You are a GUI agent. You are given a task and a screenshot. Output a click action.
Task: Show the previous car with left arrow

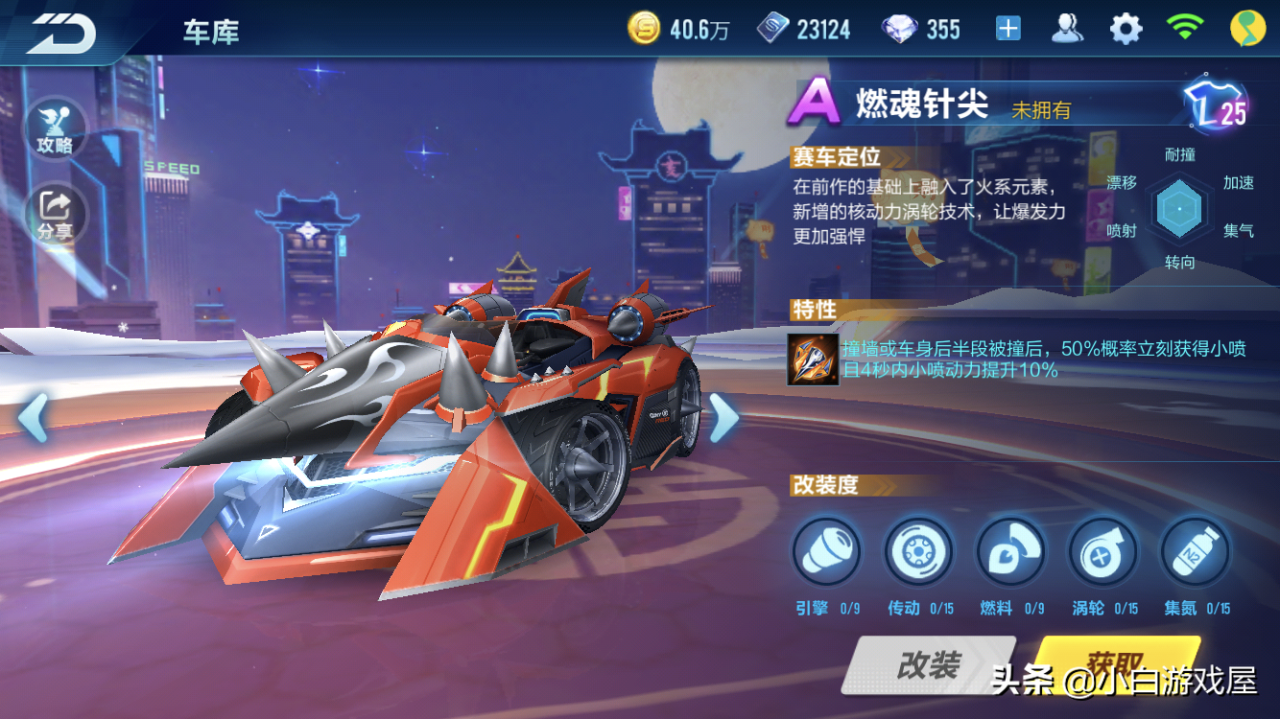(33, 417)
